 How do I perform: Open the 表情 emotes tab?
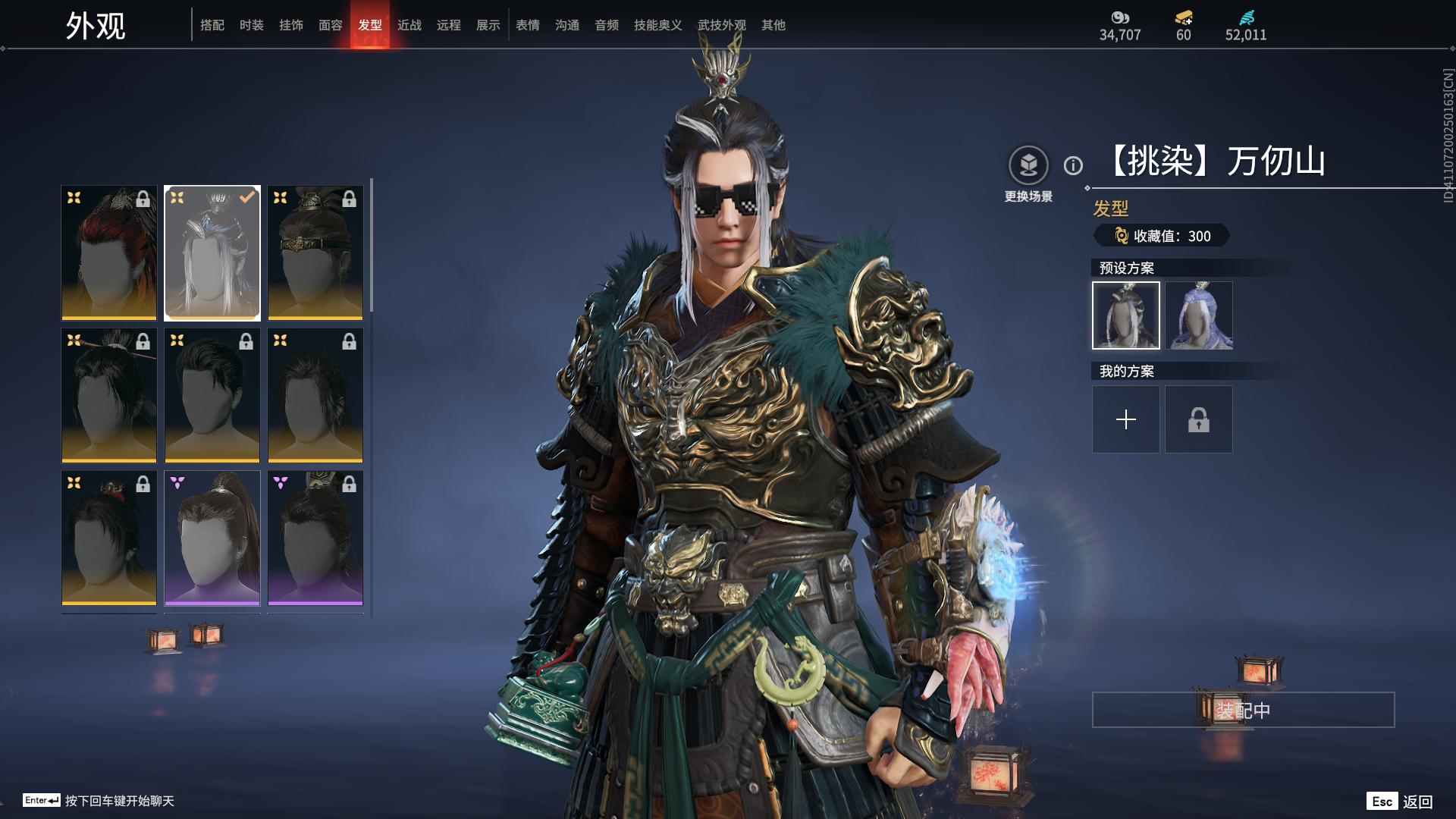[527, 25]
